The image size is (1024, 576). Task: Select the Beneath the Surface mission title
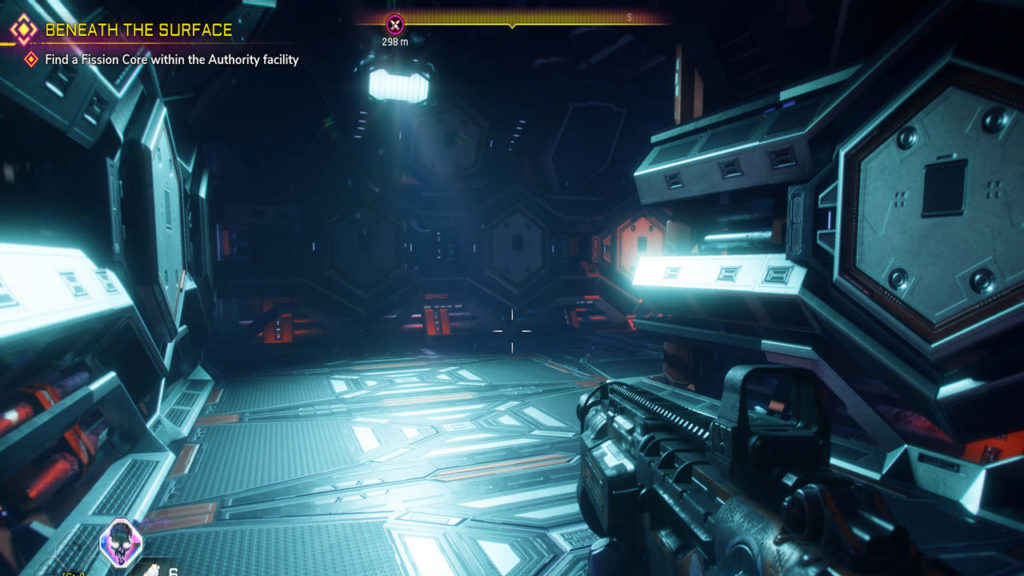[138, 30]
